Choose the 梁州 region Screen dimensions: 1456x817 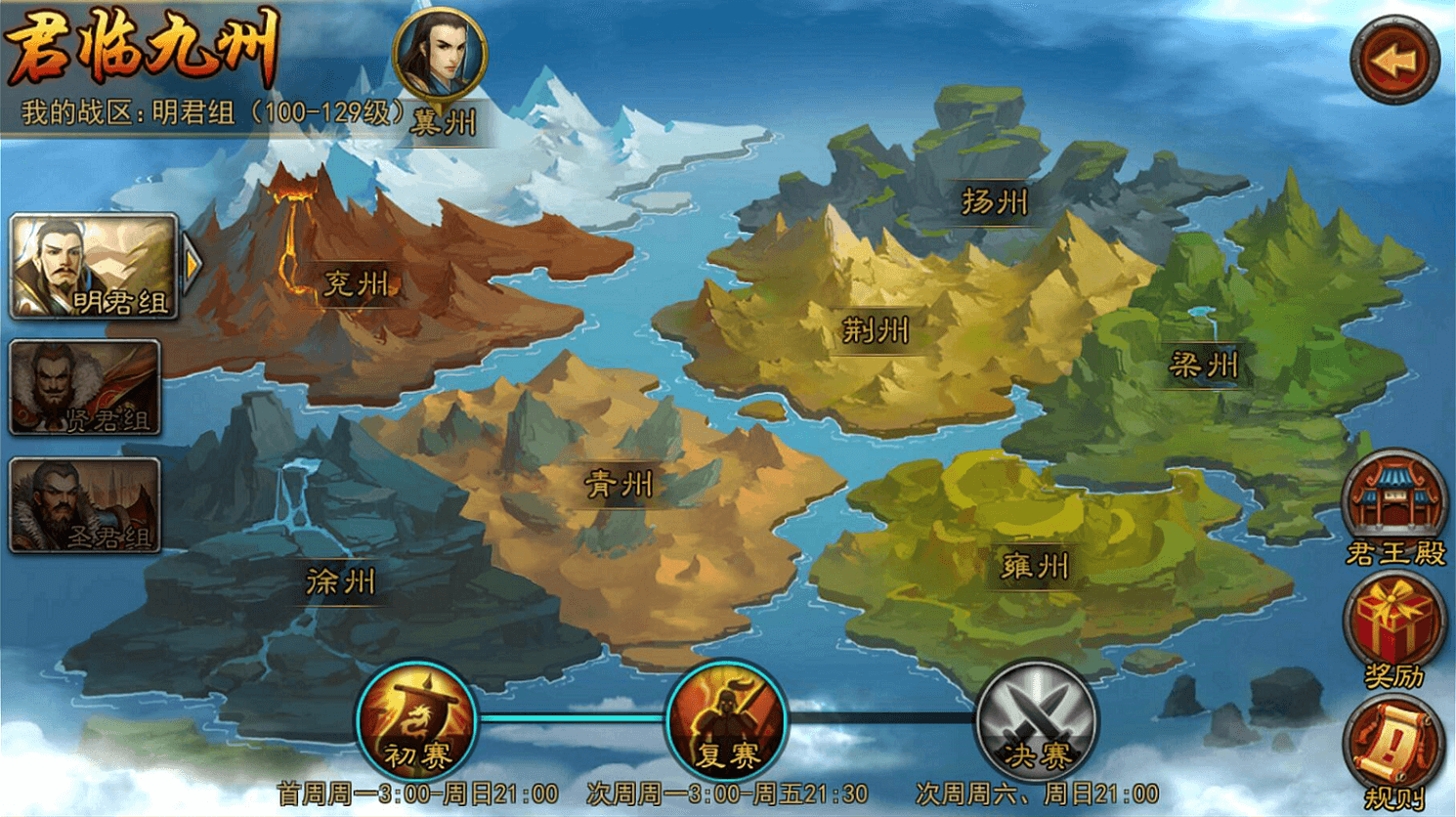[x=1204, y=366]
